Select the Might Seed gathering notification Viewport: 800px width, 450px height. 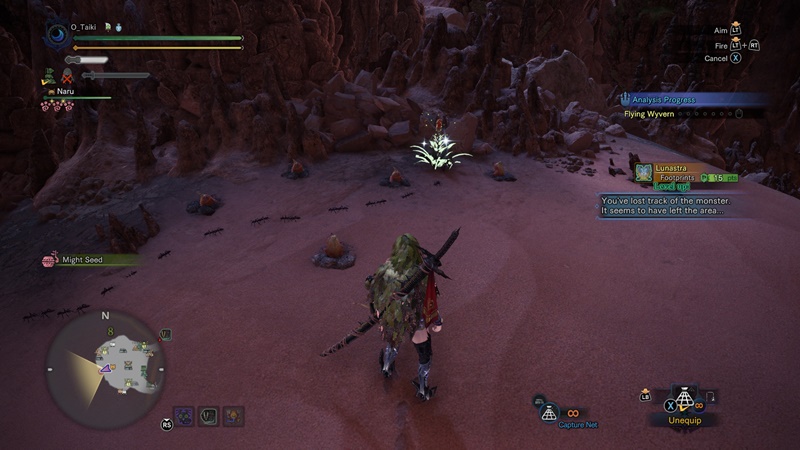[85, 260]
